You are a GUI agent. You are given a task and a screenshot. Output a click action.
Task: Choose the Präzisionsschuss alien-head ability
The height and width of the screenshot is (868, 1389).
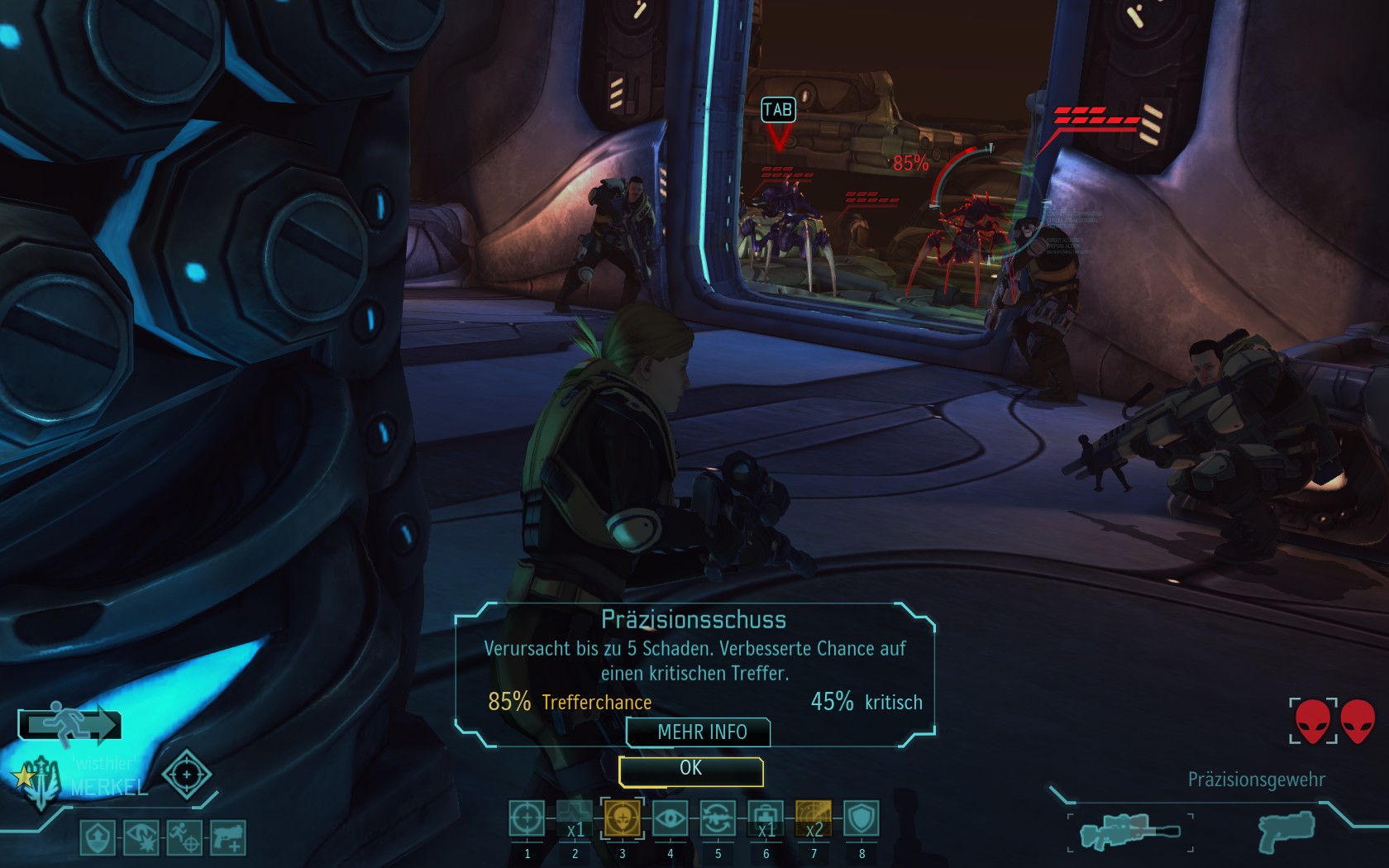[622, 819]
